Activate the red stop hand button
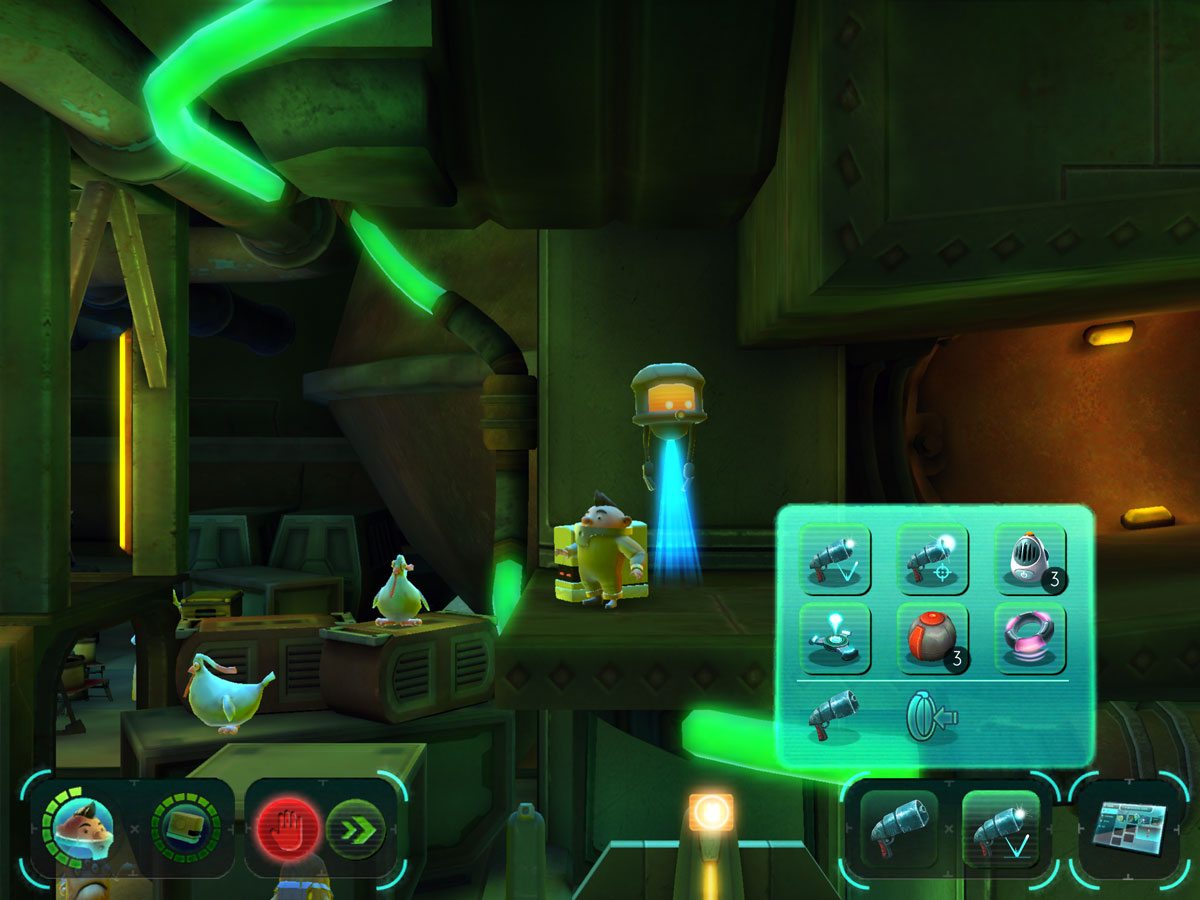This screenshot has width=1200, height=900. pos(289,829)
